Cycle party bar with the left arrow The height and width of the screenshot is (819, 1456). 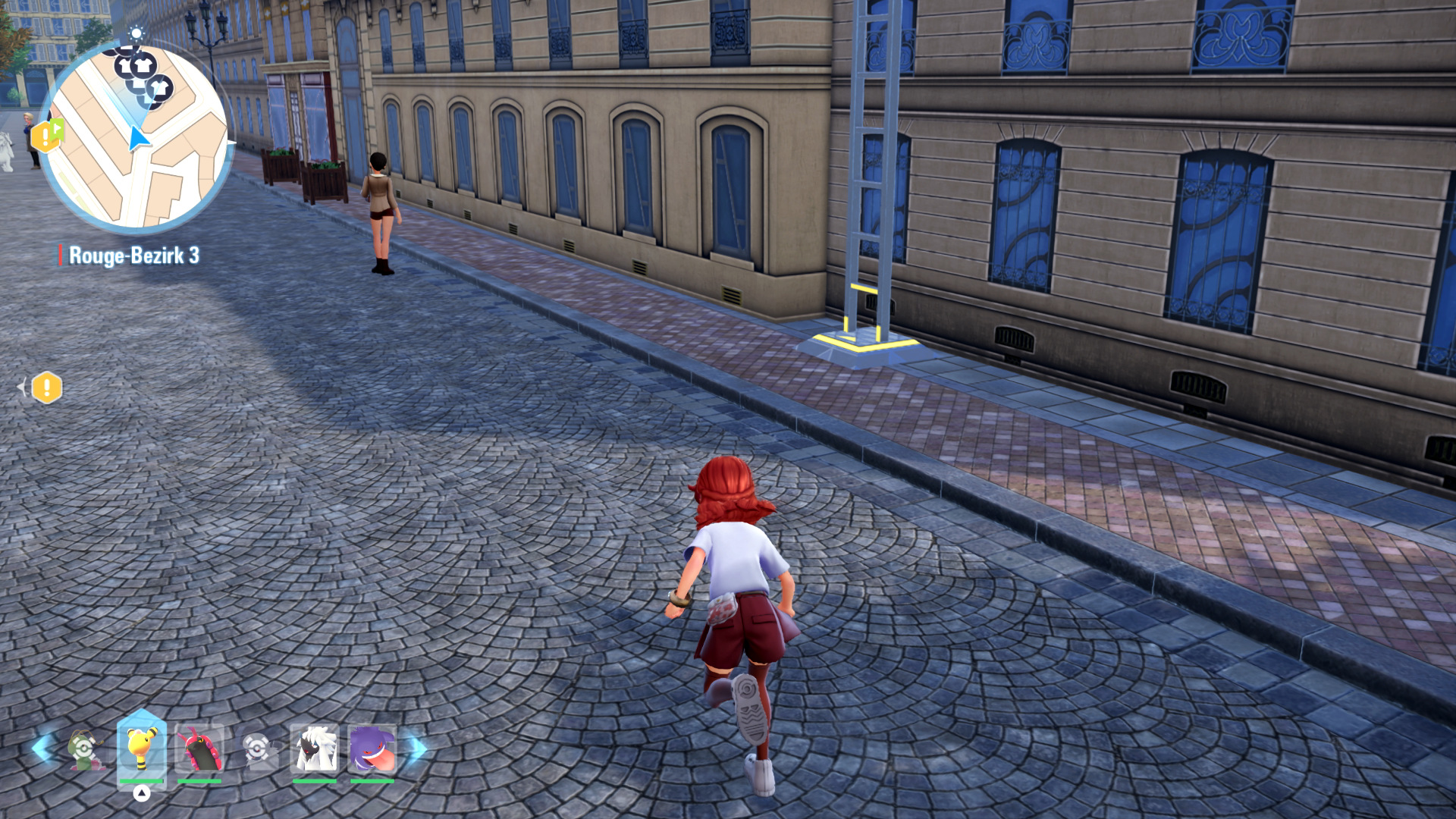[x=40, y=748]
